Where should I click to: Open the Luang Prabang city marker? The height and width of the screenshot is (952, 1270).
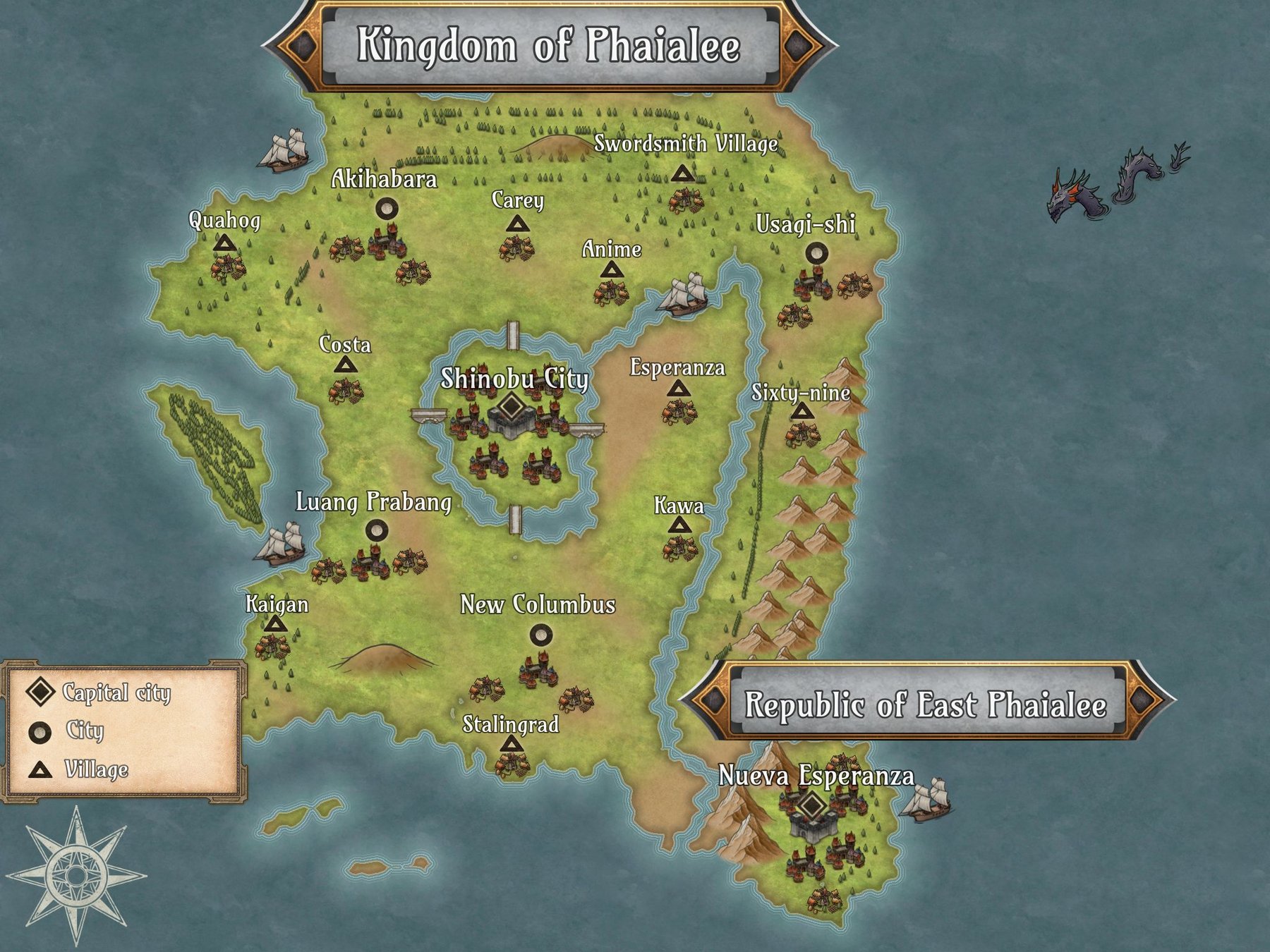[377, 530]
